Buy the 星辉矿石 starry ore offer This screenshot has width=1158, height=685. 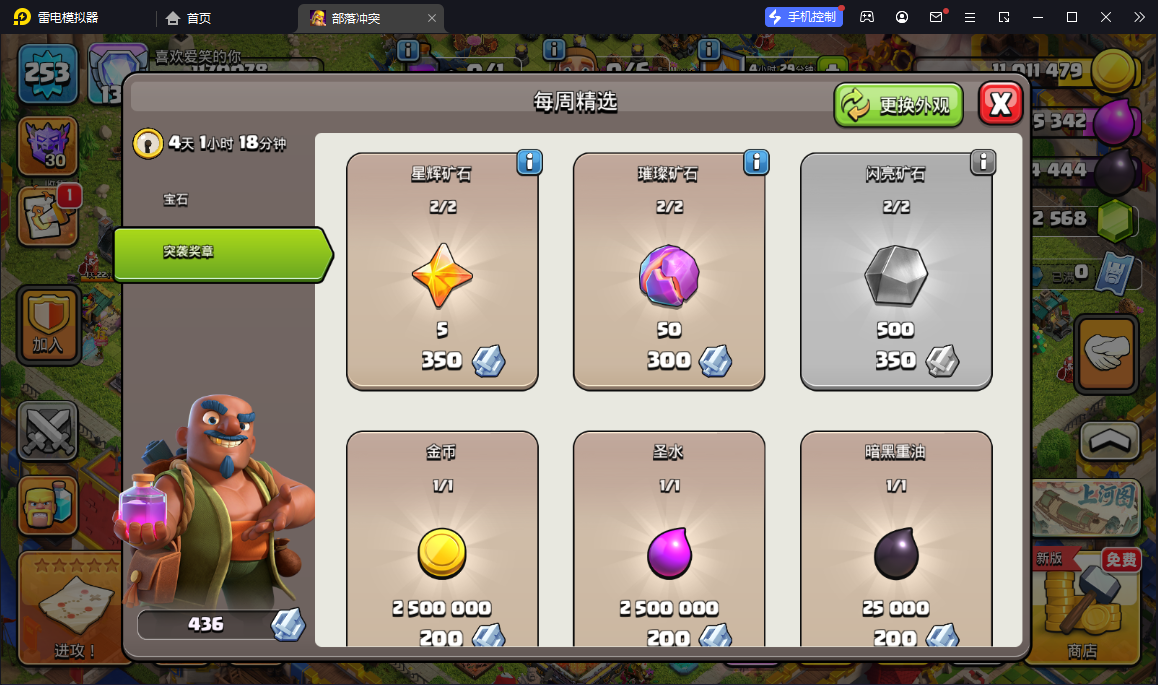pyautogui.click(x=442, y=271)
